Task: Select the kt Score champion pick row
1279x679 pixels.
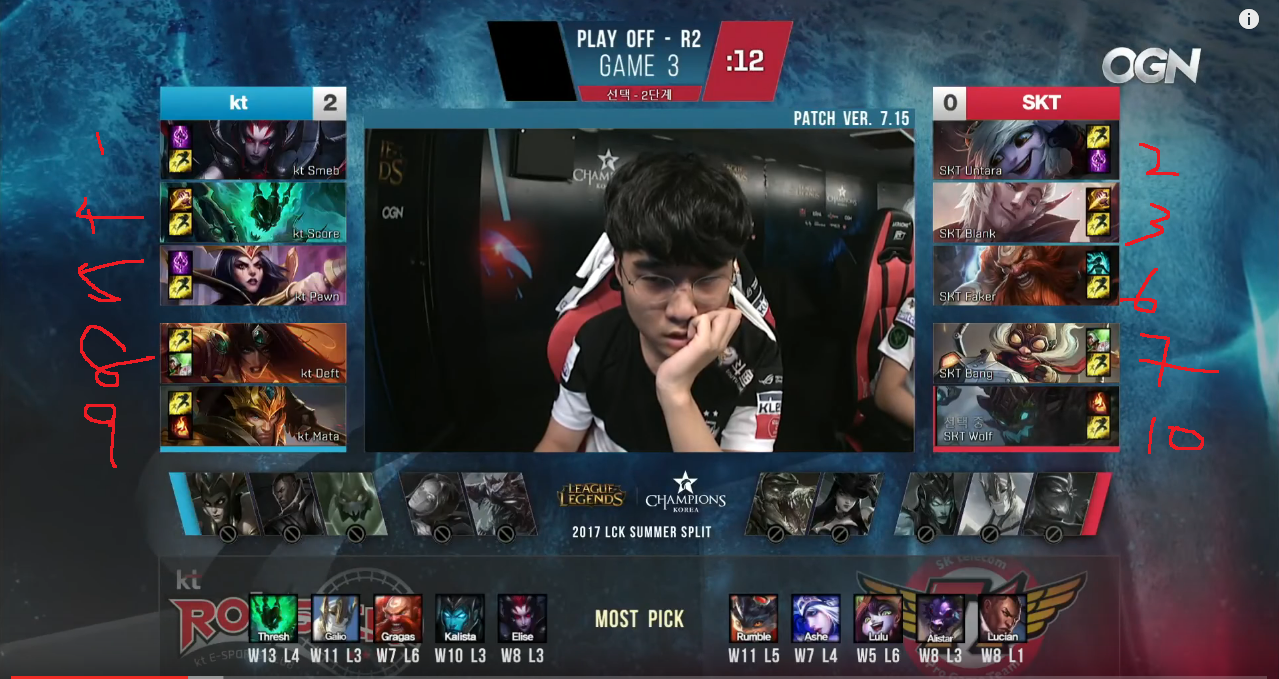Action: click(x=253, y=212)
